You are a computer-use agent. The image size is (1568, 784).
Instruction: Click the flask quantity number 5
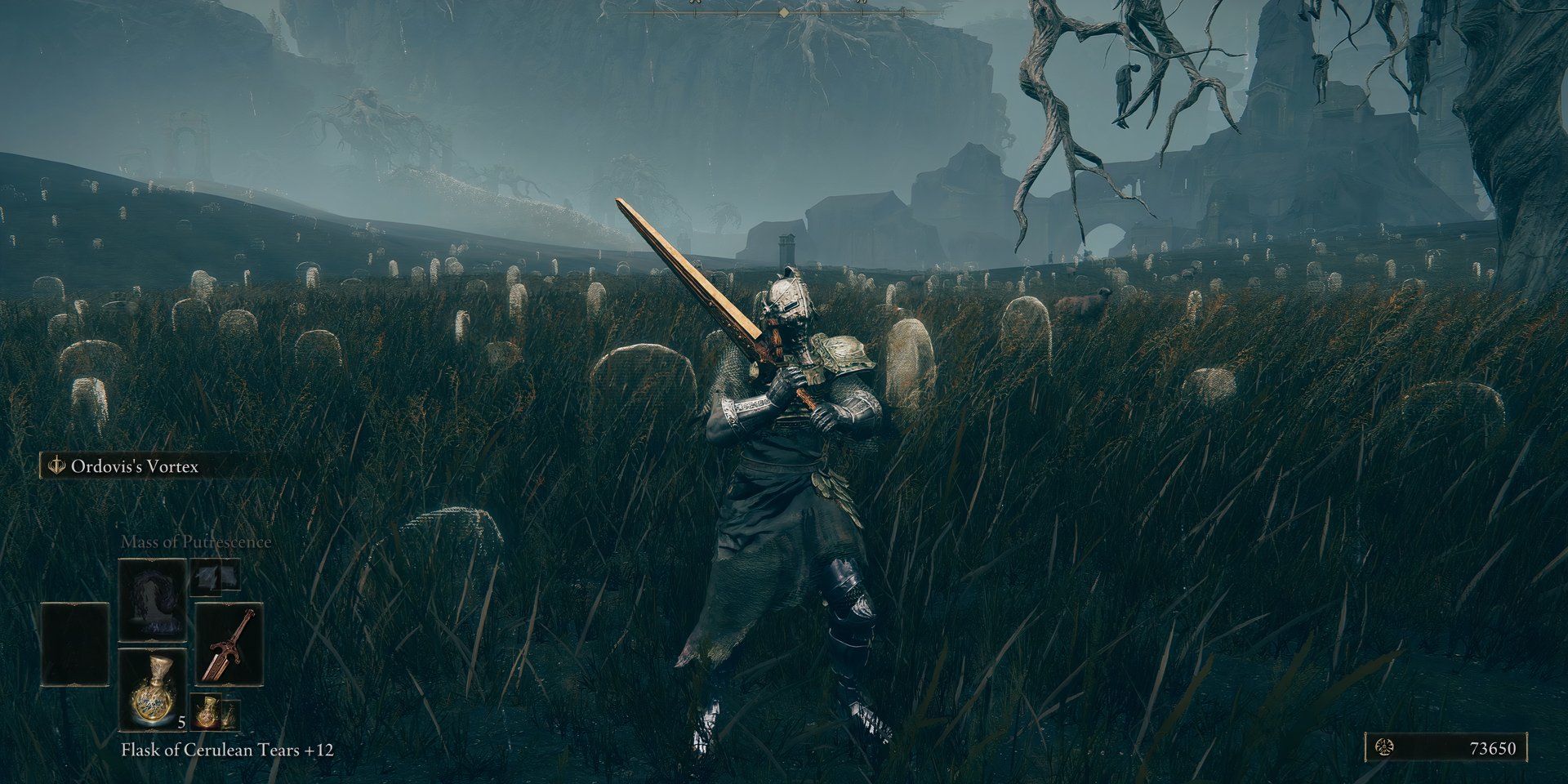pyautogui.click(x=180, y=722)
